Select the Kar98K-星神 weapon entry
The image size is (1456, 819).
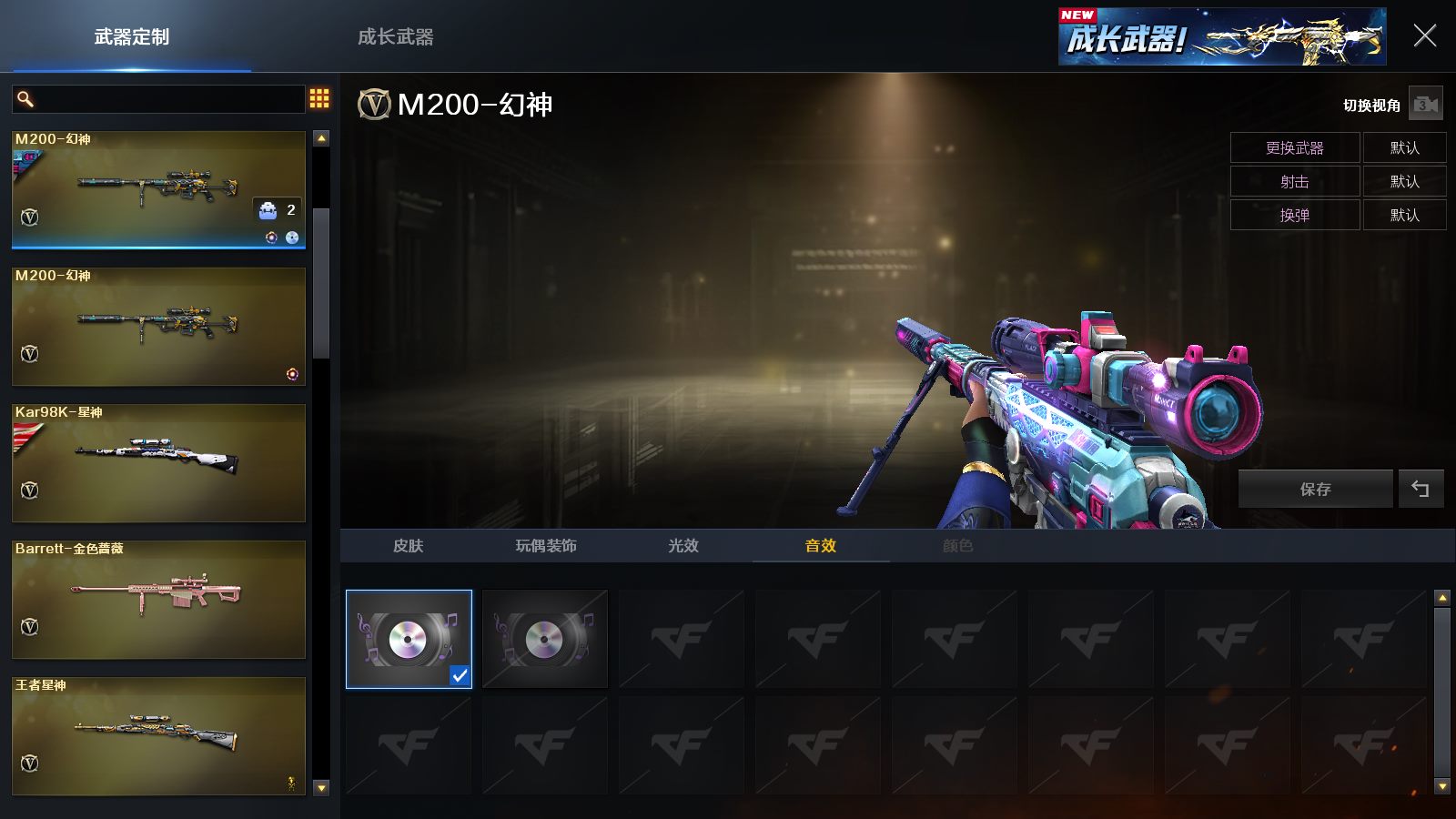point(158,462)
